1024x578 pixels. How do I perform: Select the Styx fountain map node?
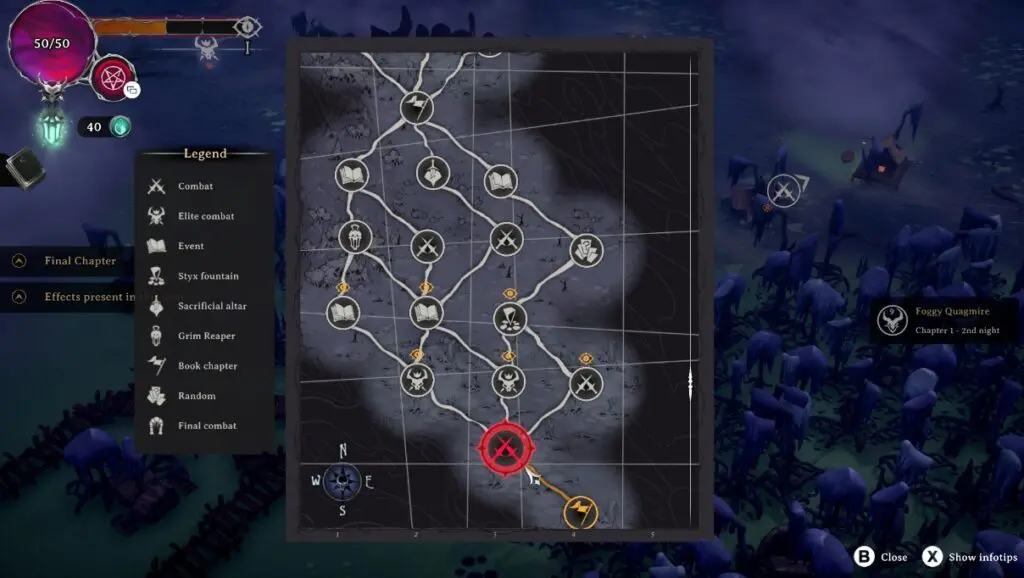point(510,319)
